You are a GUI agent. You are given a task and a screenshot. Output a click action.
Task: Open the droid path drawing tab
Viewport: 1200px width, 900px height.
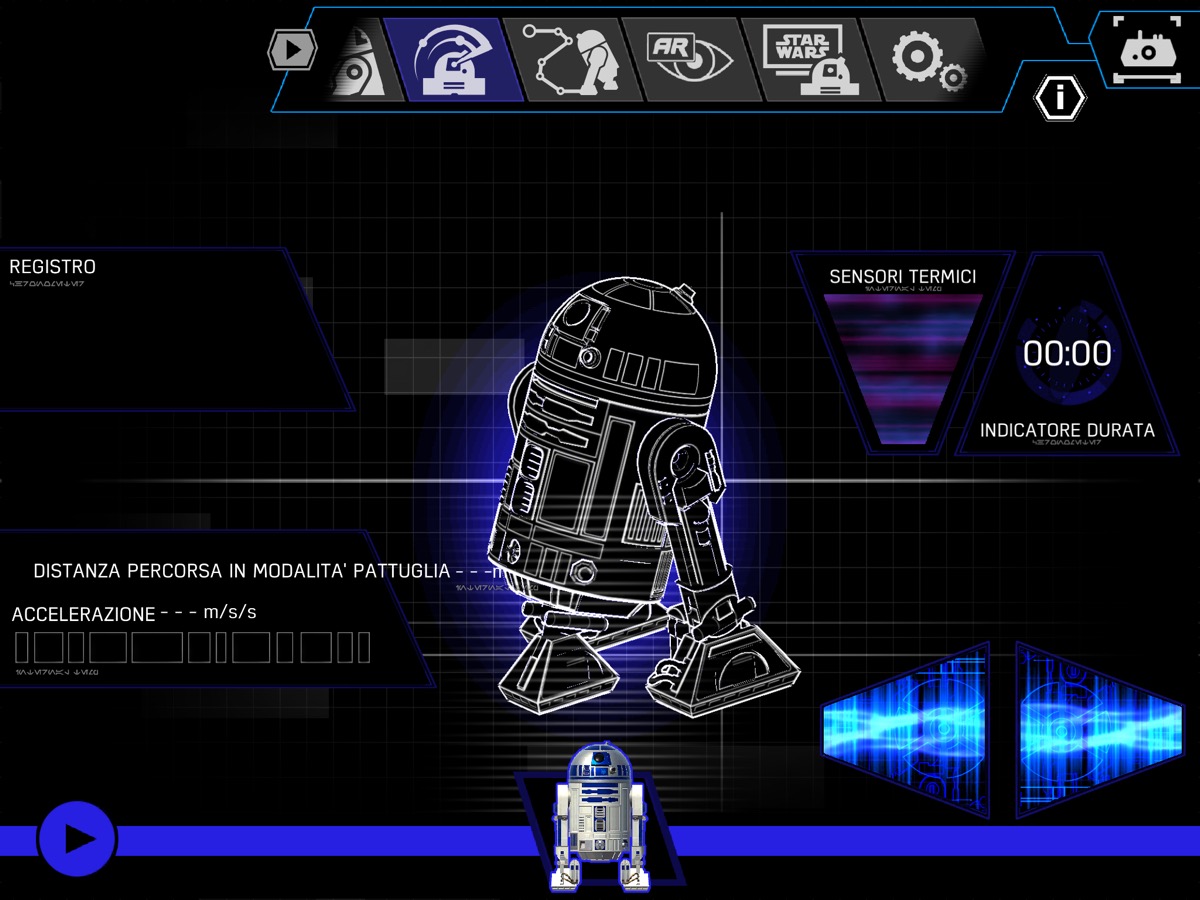(573, 60)
